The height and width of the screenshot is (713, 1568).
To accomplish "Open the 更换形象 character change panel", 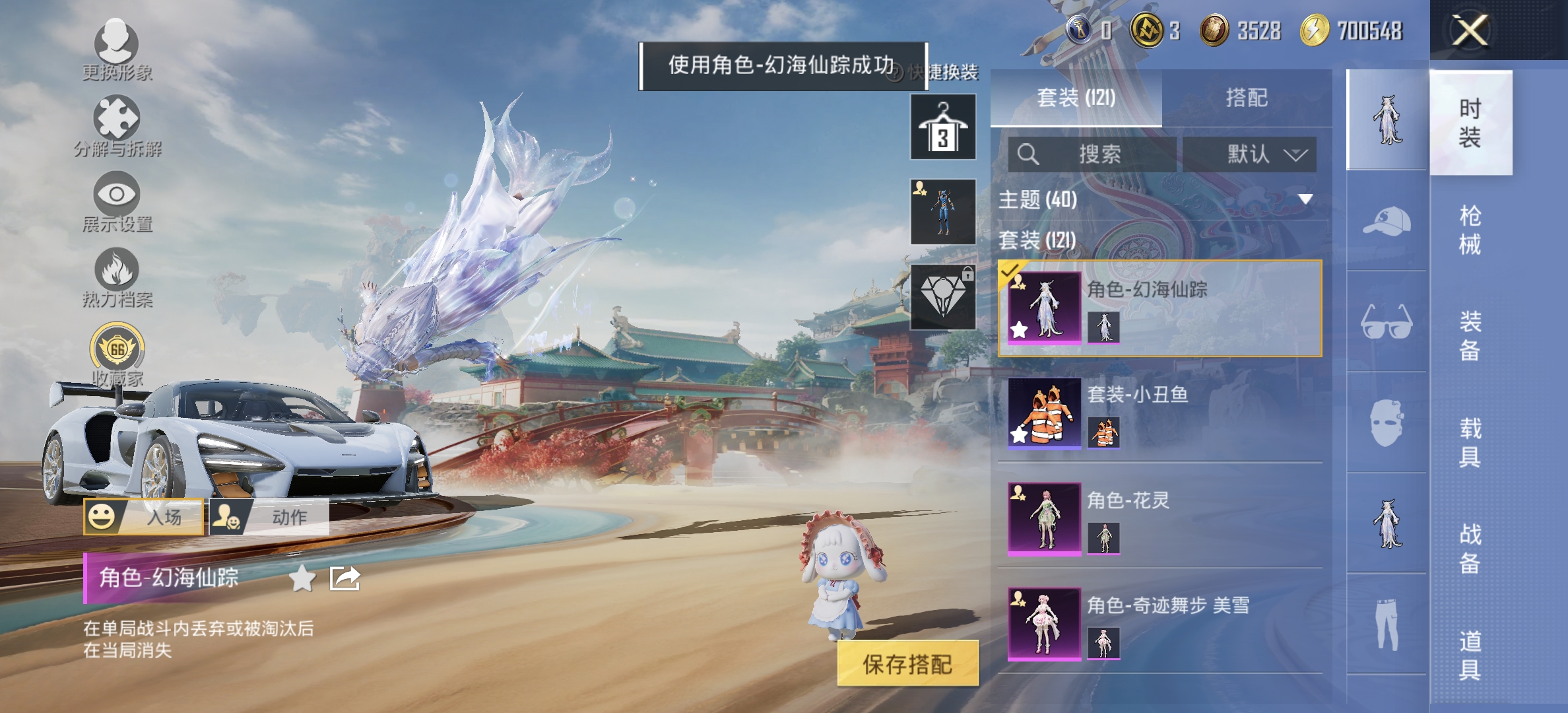I will pos(115,50).
